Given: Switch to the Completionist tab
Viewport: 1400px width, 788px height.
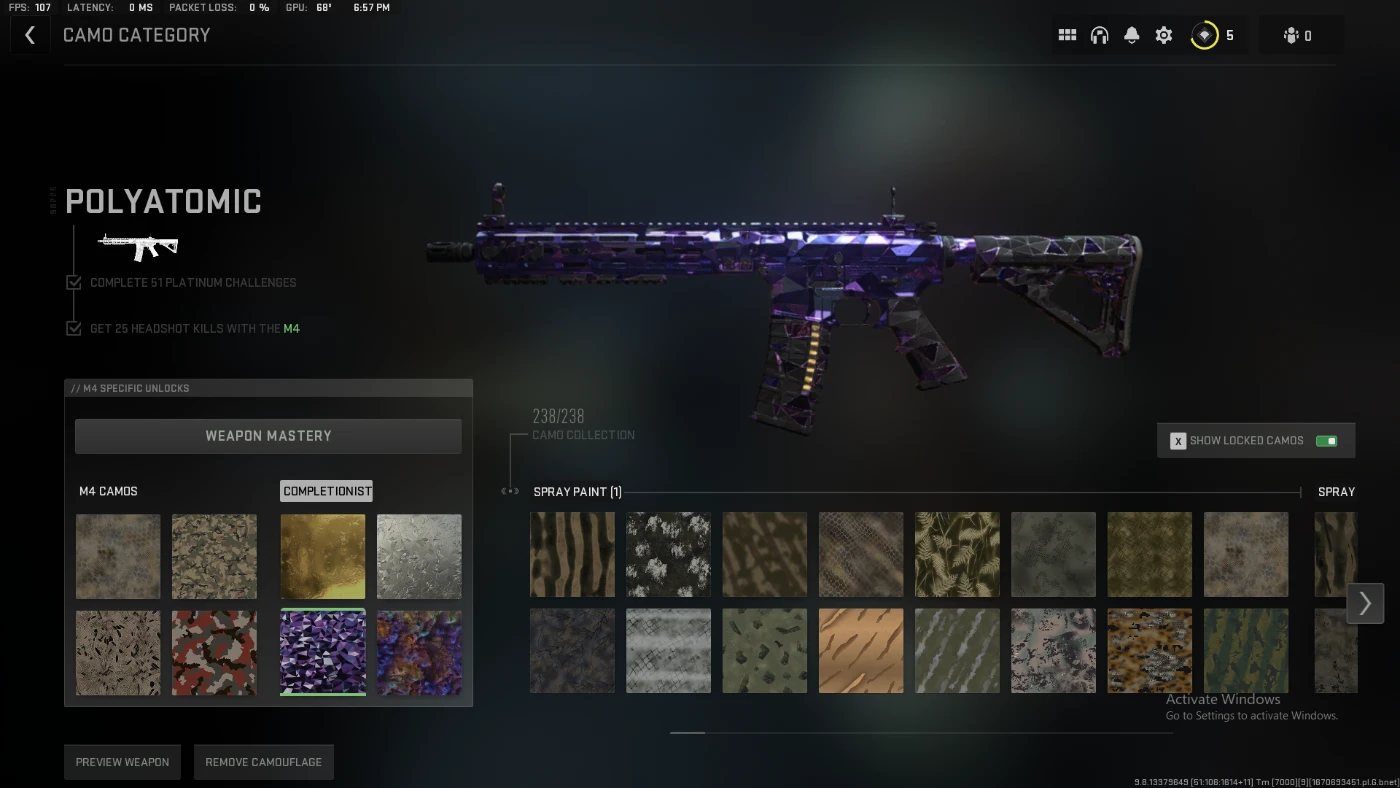Looking at the screenshot, I should (326, 491).
